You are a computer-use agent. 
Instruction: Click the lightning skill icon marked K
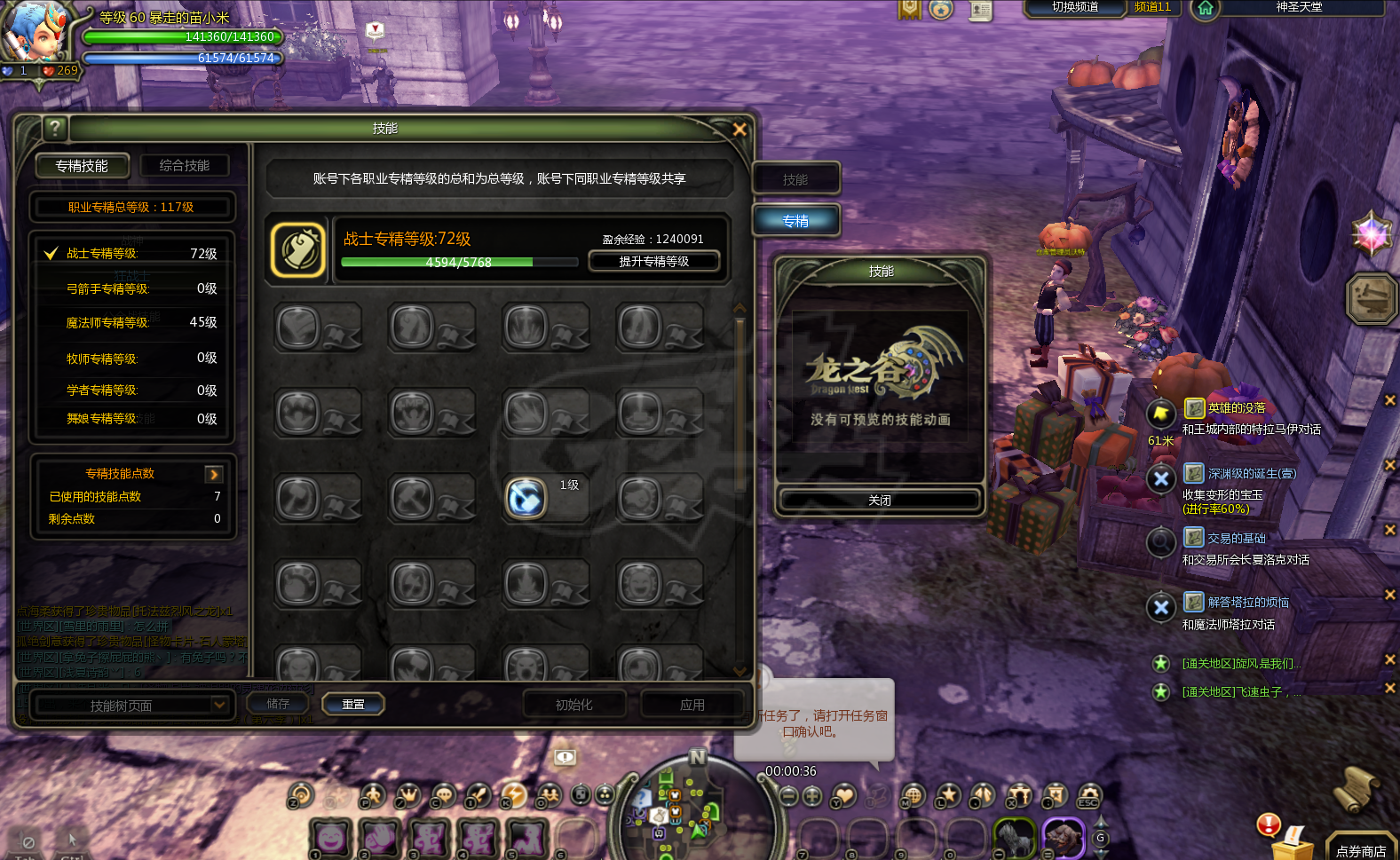513,796
